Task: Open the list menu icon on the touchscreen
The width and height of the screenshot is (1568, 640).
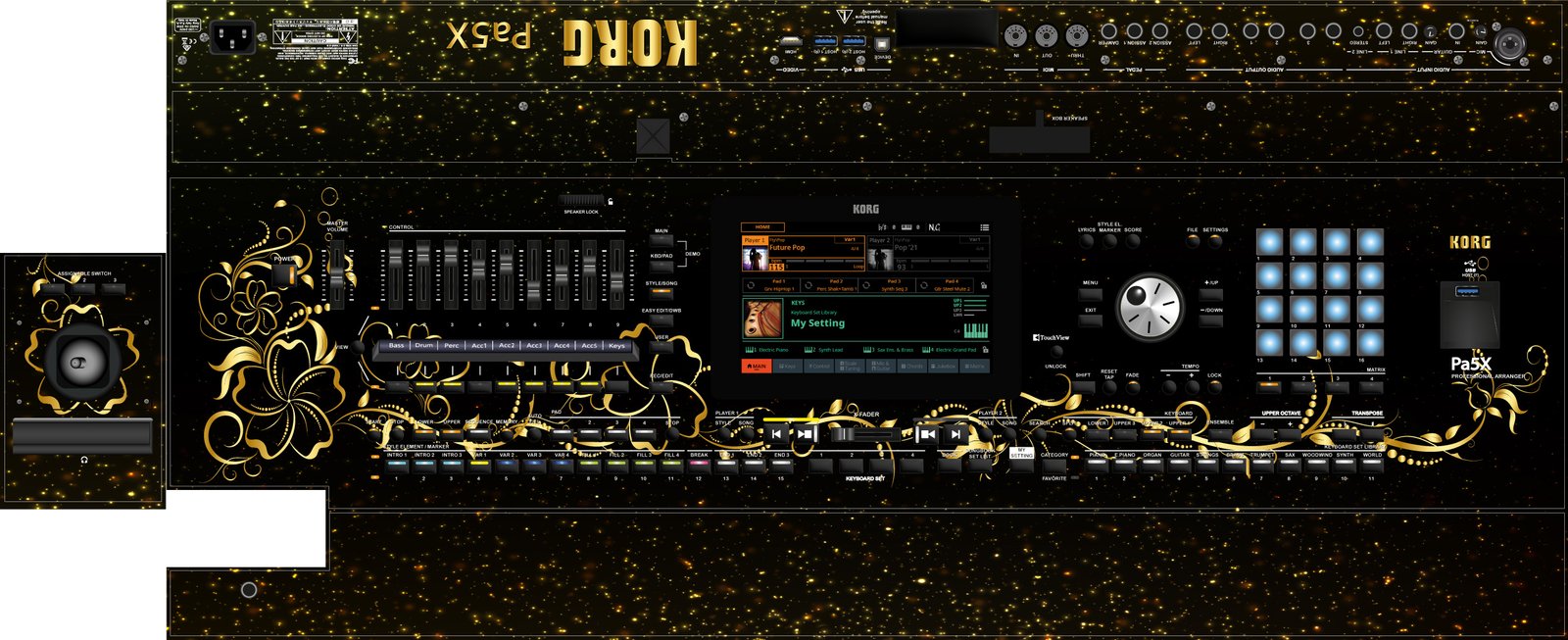Action: 984,227
